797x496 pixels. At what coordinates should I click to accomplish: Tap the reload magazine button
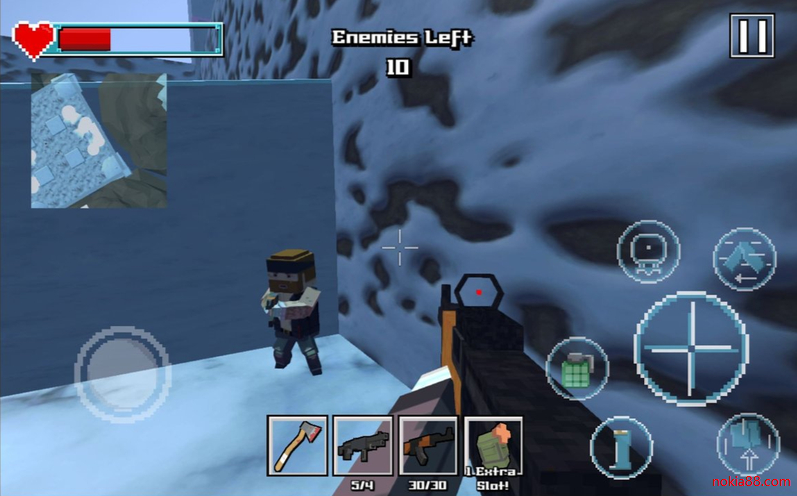tap(744, 258)
